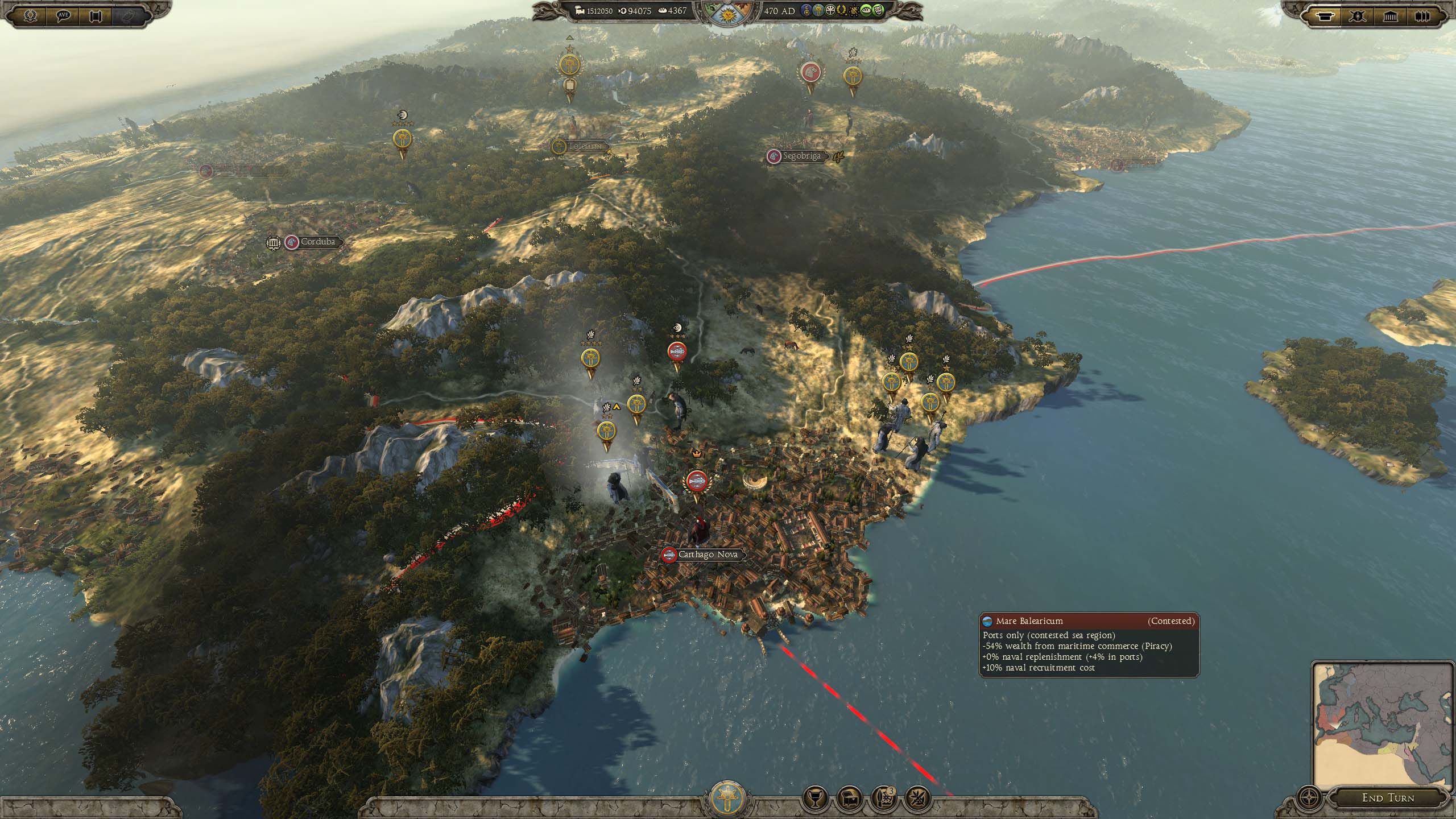Click the season sun emblem at top
This screenshot has height=819, width=1456.
(727, 11)
